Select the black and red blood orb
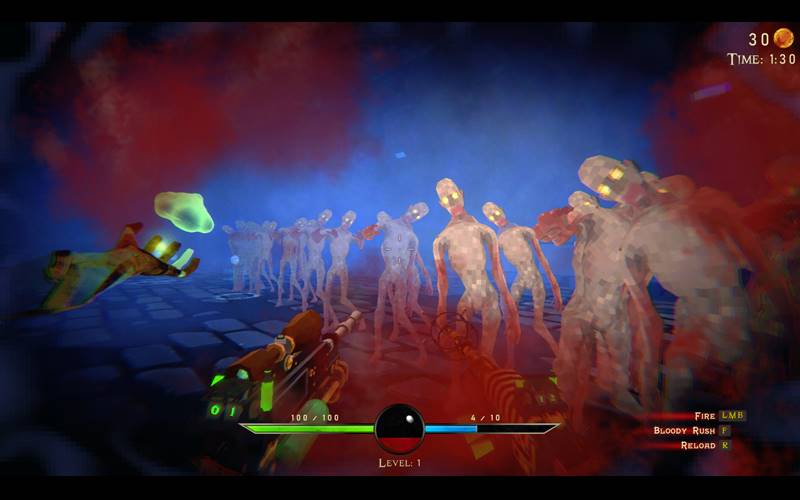This screenshot has width=800, height=500. [x=399, y=428]
